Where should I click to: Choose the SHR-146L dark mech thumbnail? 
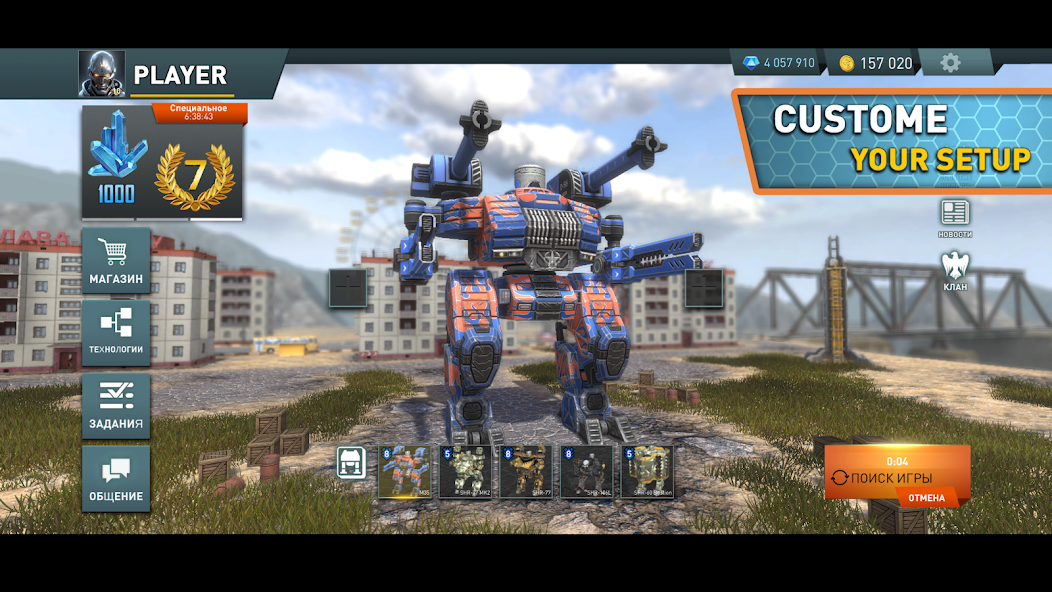coord(586,472)
